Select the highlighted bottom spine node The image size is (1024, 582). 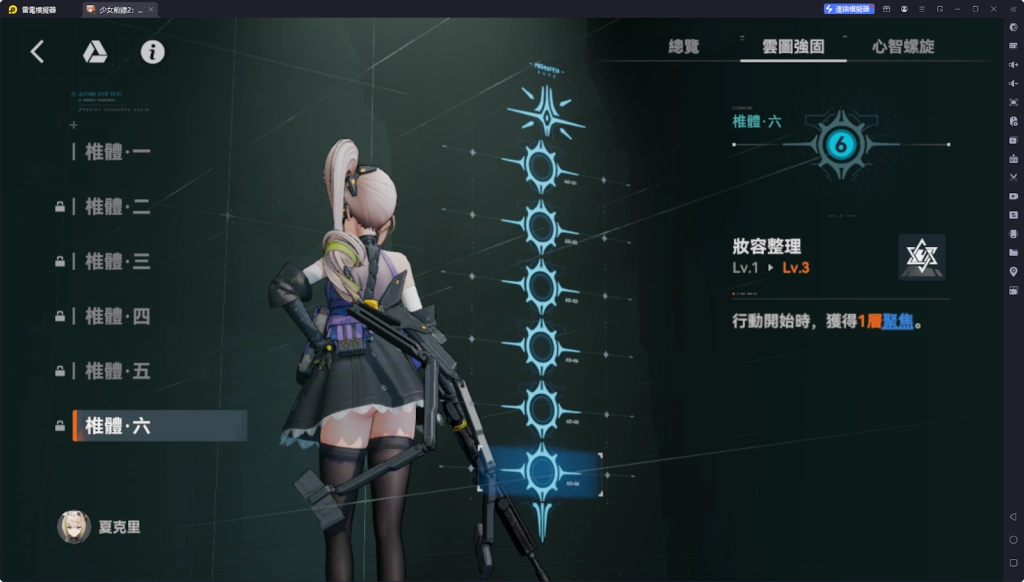pyautogui.click(x=541, y=470)
